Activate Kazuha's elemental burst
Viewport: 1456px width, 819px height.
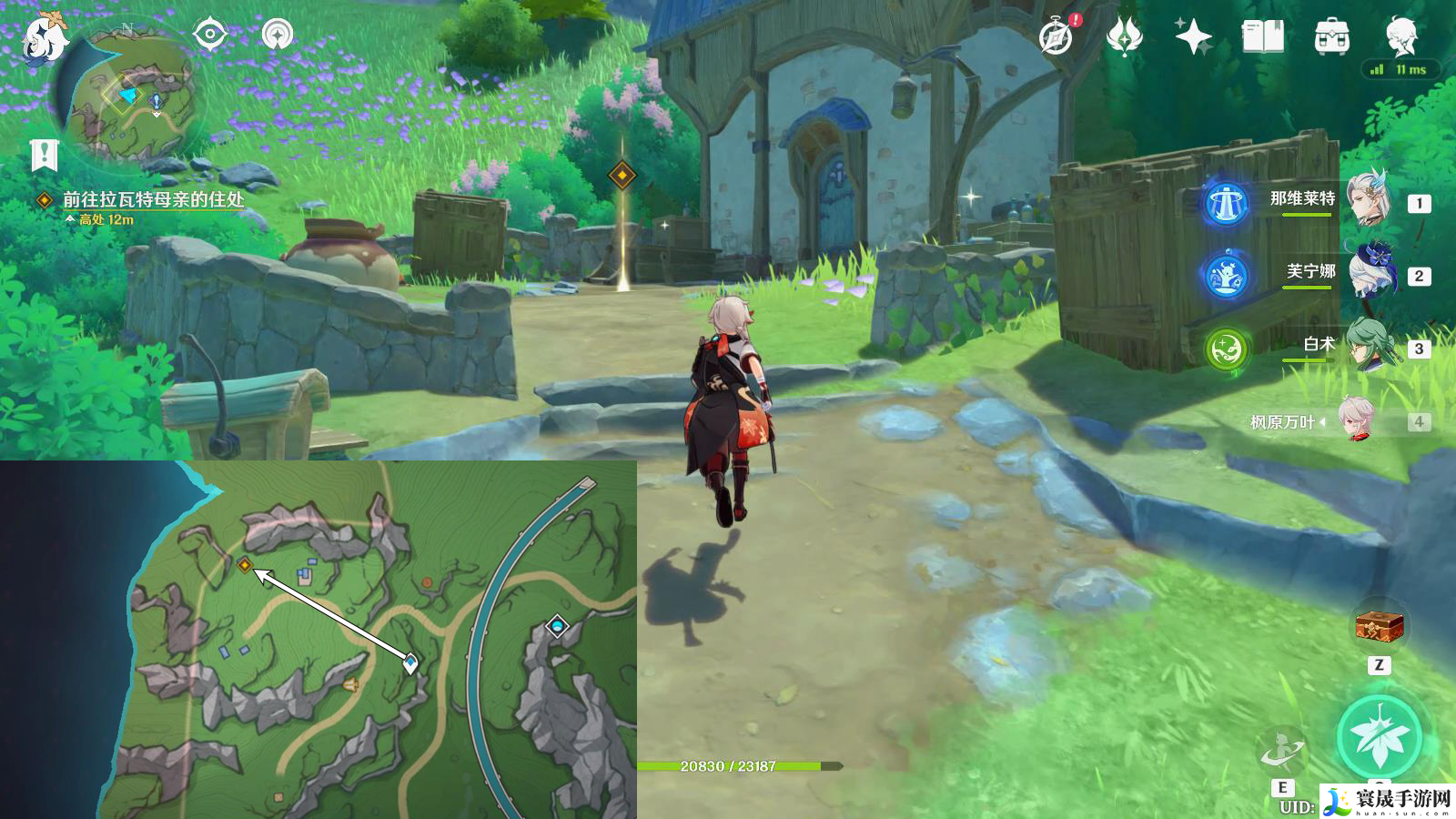[x=1380, y=737]
